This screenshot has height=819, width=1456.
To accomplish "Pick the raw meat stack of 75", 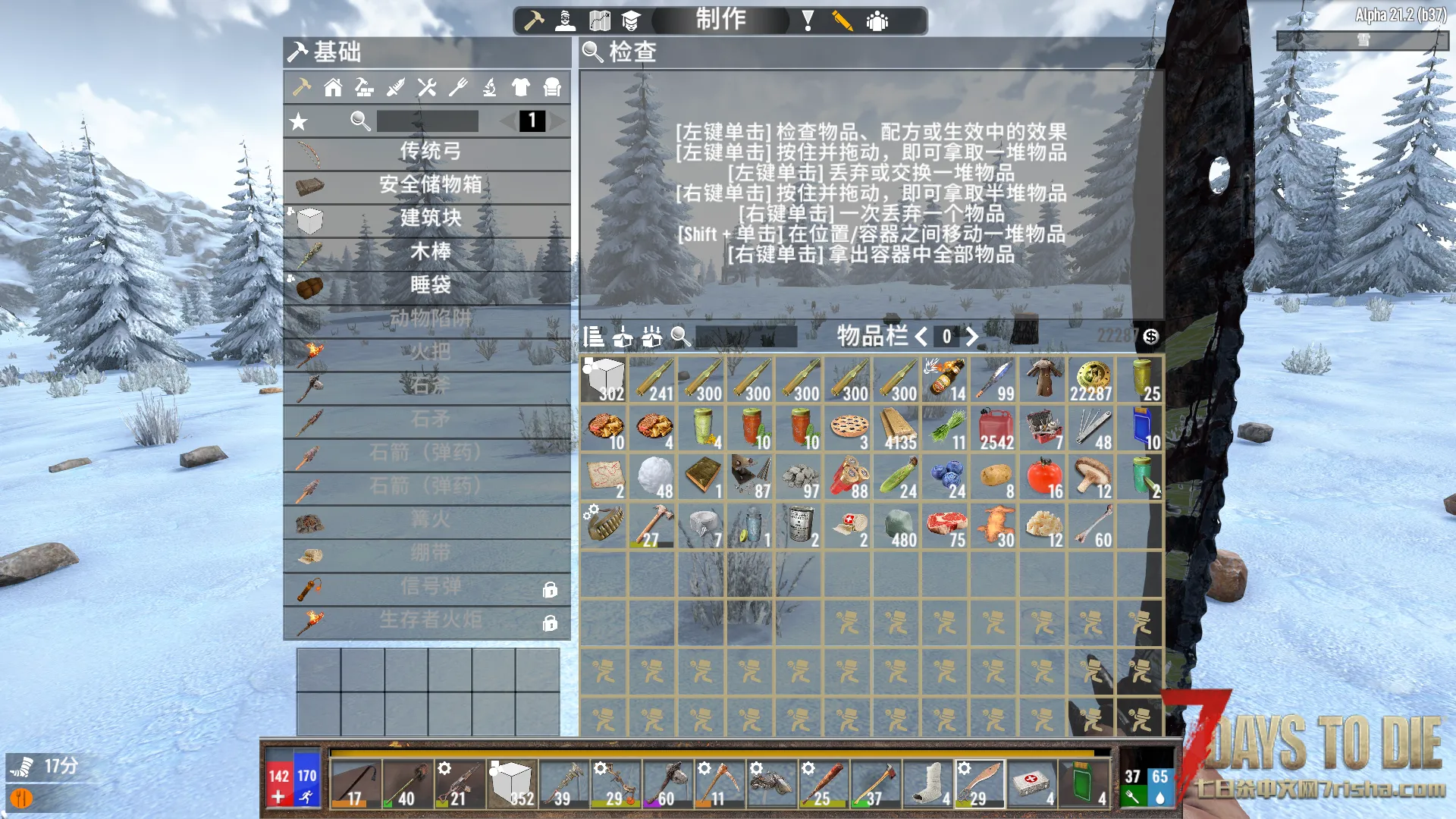I will pyautogui.click(x=947, y=526).
